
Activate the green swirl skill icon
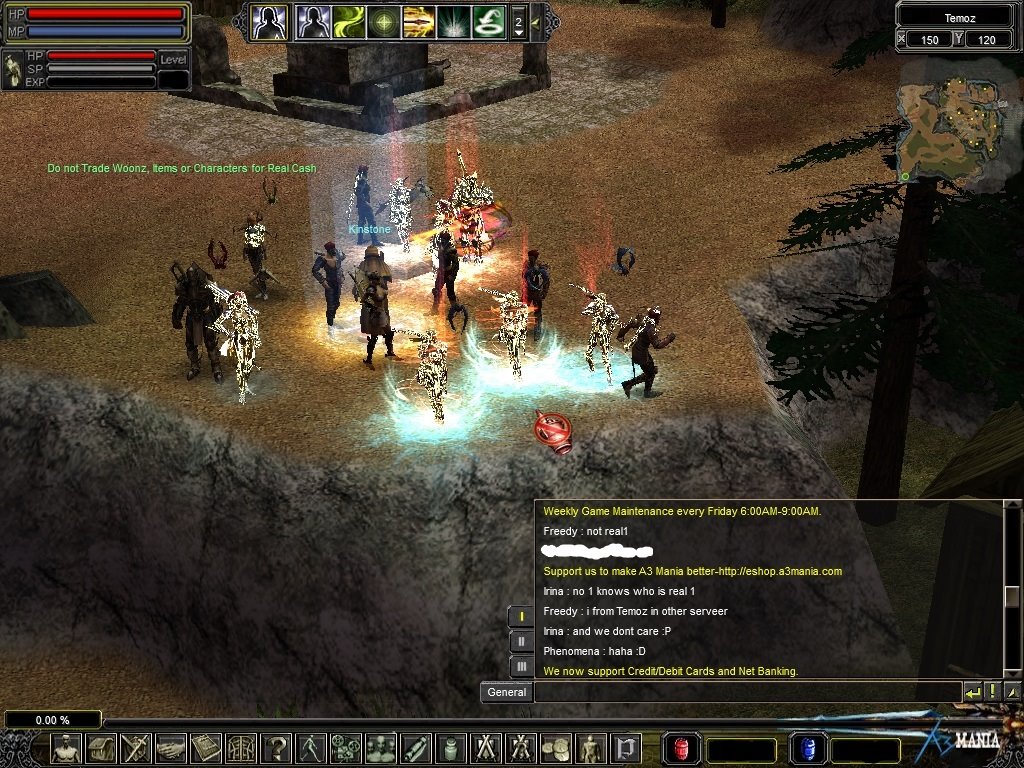(349, 21)
